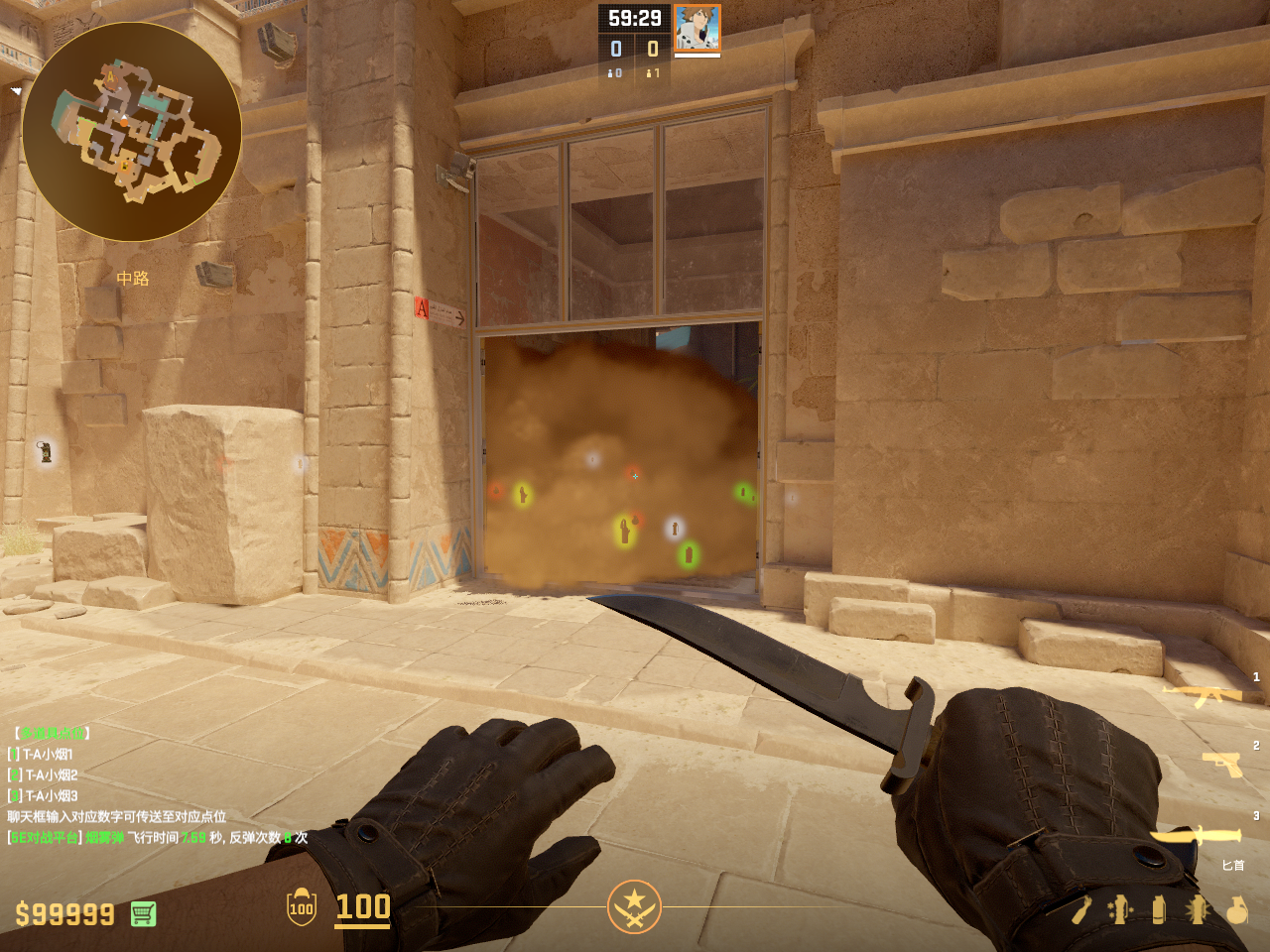Click the round HE grenade icon
The height and width of the screenshot is (952, 1270).
point(1236,909)
